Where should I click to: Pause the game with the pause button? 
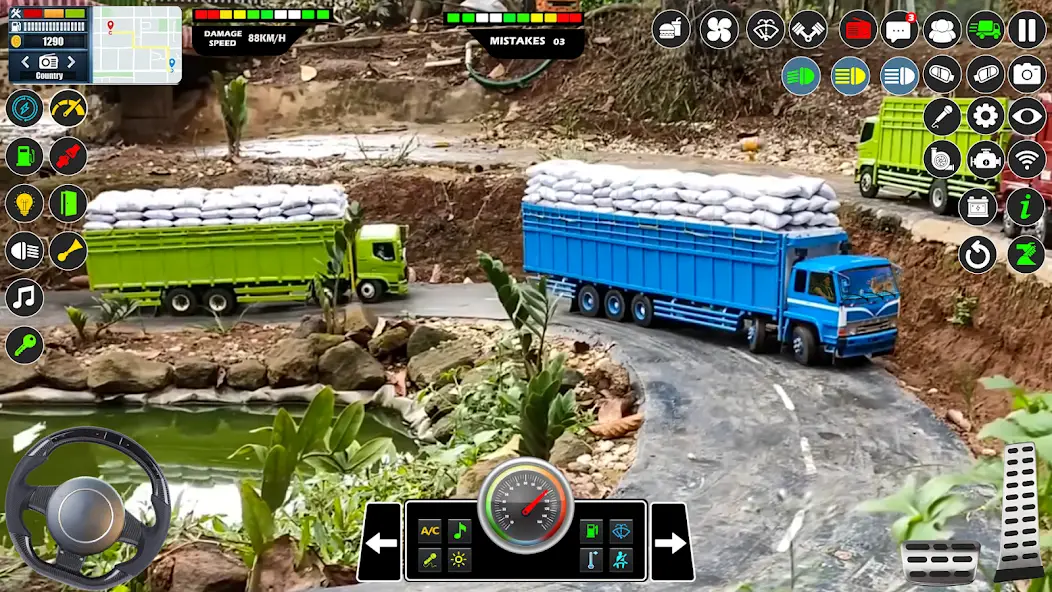pyautogui.click(x=1026, y=29)
